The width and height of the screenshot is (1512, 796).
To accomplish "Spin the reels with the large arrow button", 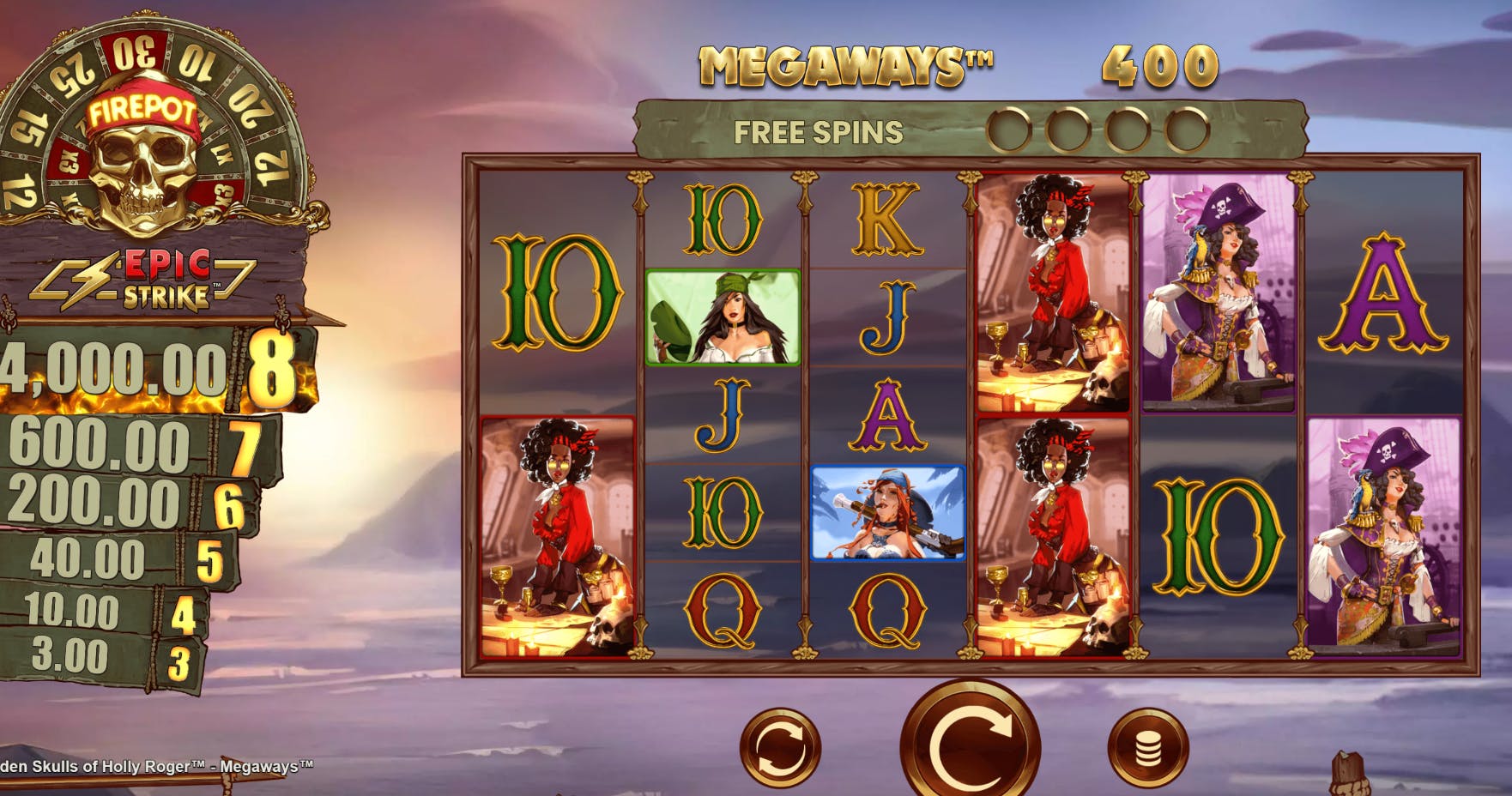I will 970,746.
